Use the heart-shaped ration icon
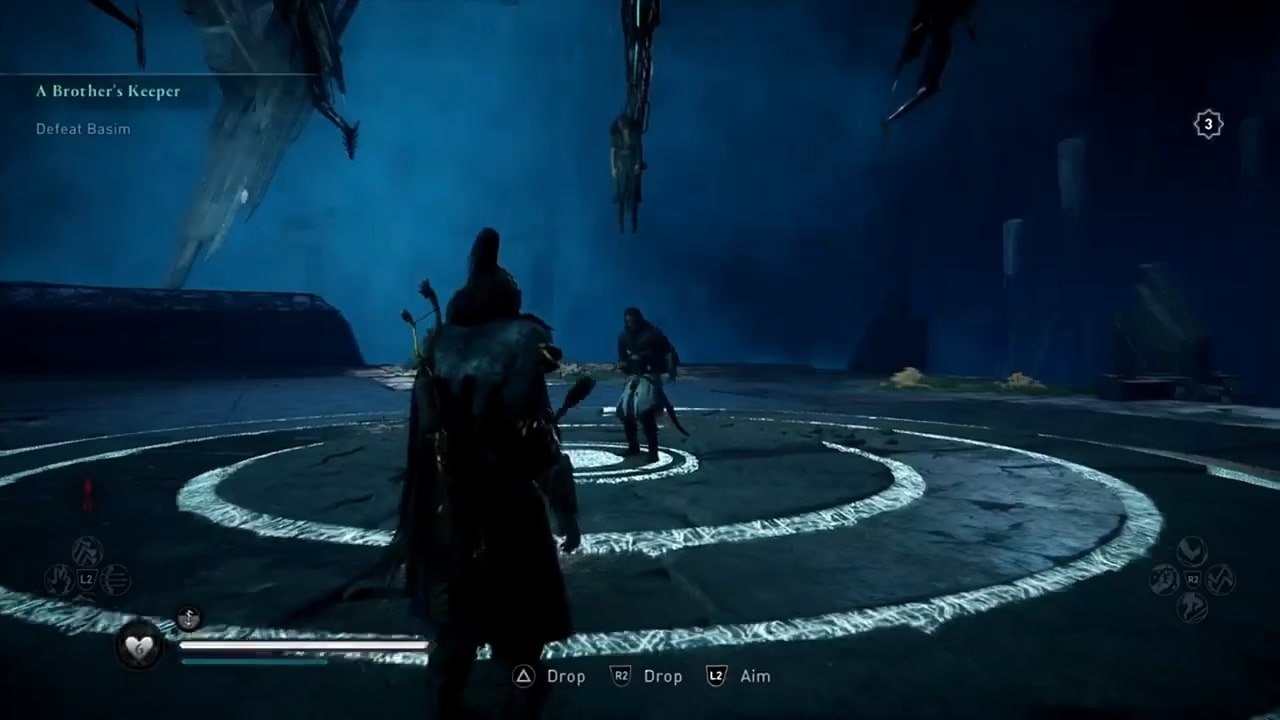This screenshot has height=720, width=1280. tap(138, 646)
